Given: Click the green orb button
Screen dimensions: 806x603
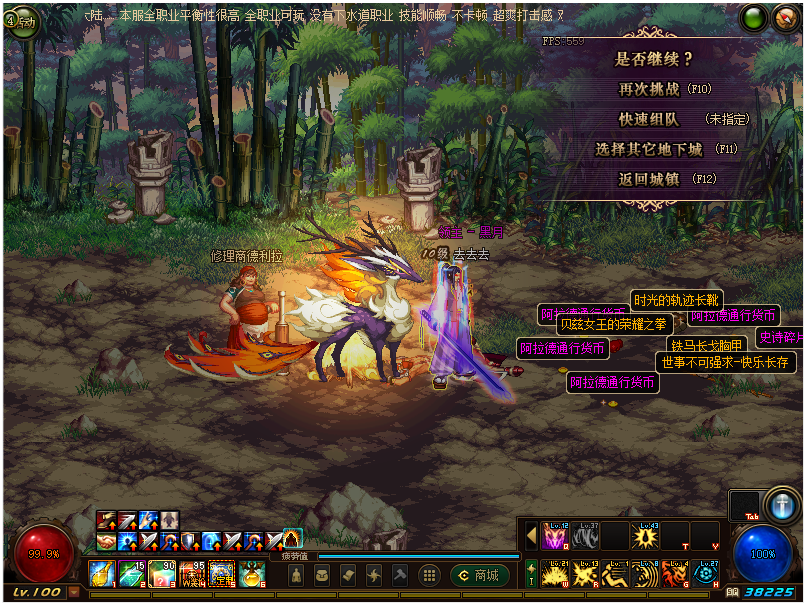Looking at the screenshot, I should click(753, 17).
